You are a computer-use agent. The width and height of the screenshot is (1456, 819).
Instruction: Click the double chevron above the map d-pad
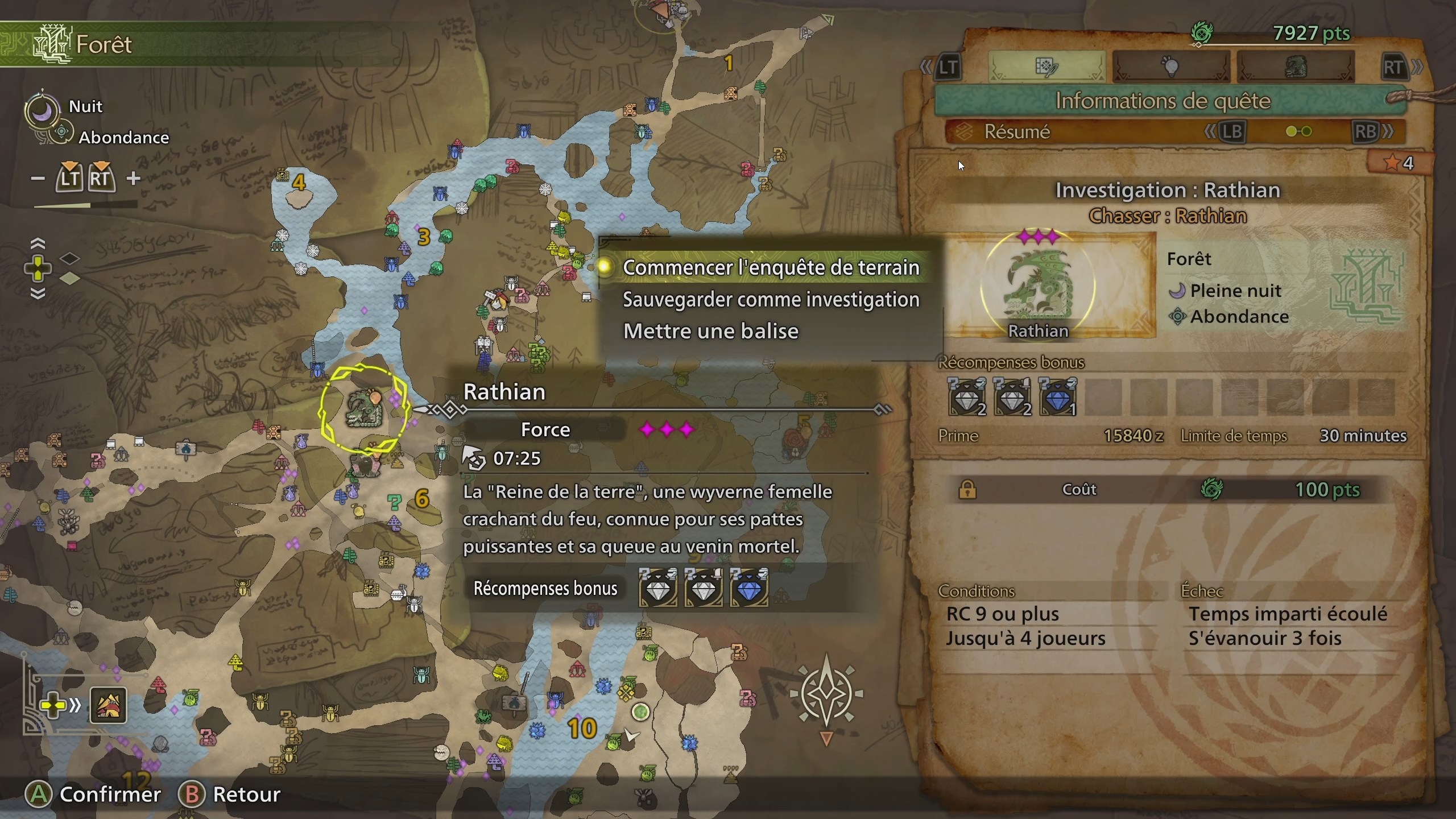pyautogui.click(x=39, y=242)
